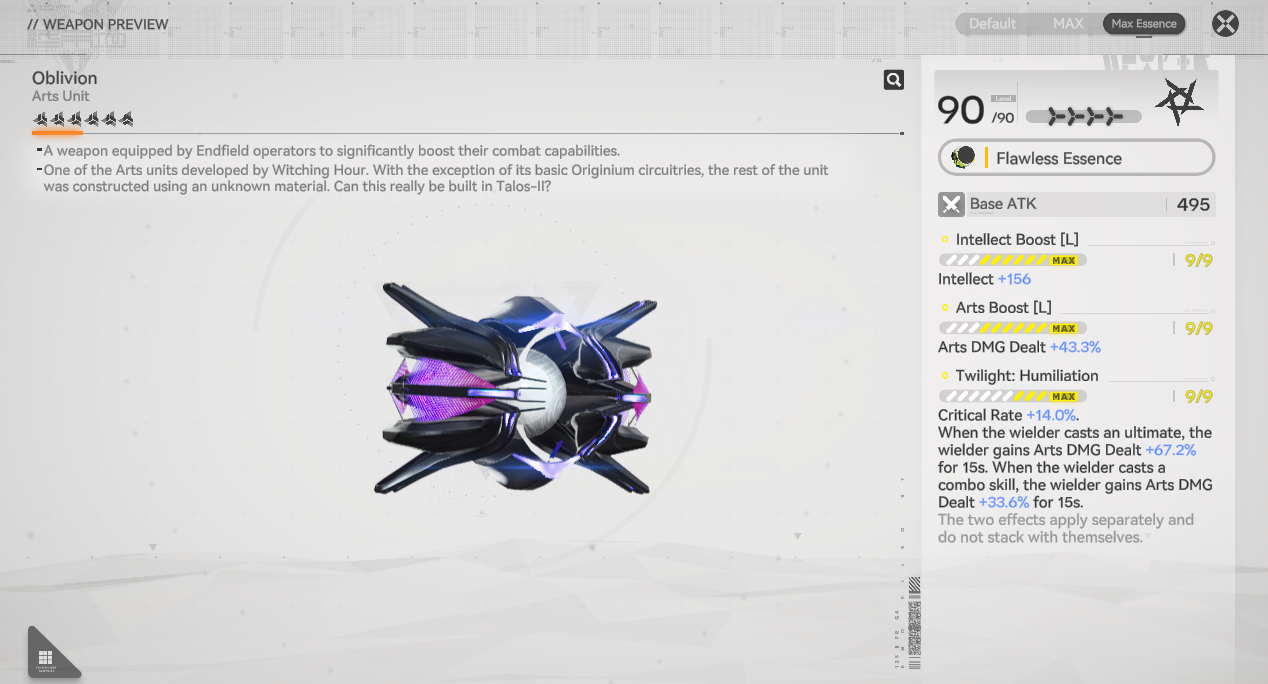Select the Arts Boost [L] skill
The width and height of the screenshot is (1268, 684).
(1003, 308)
